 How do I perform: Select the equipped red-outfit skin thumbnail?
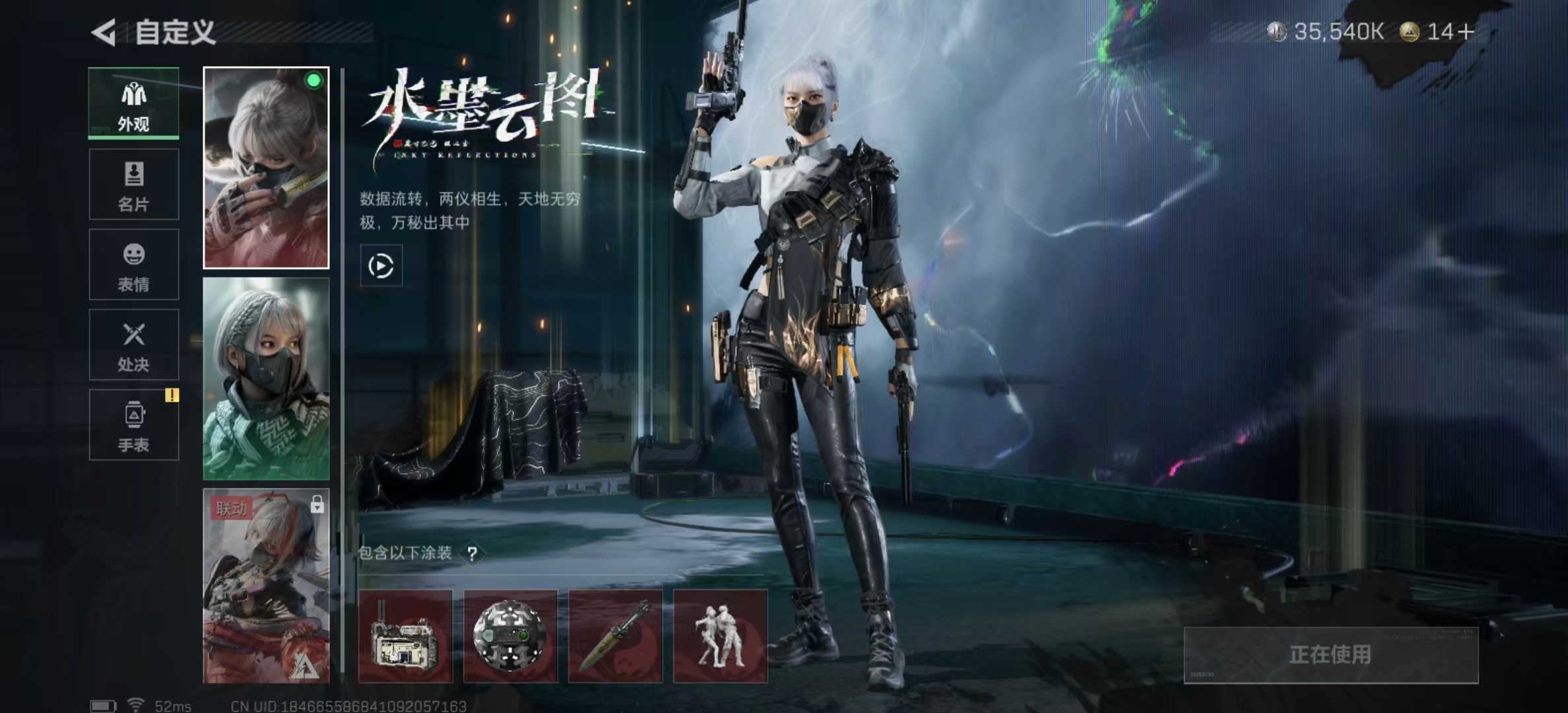266,168
